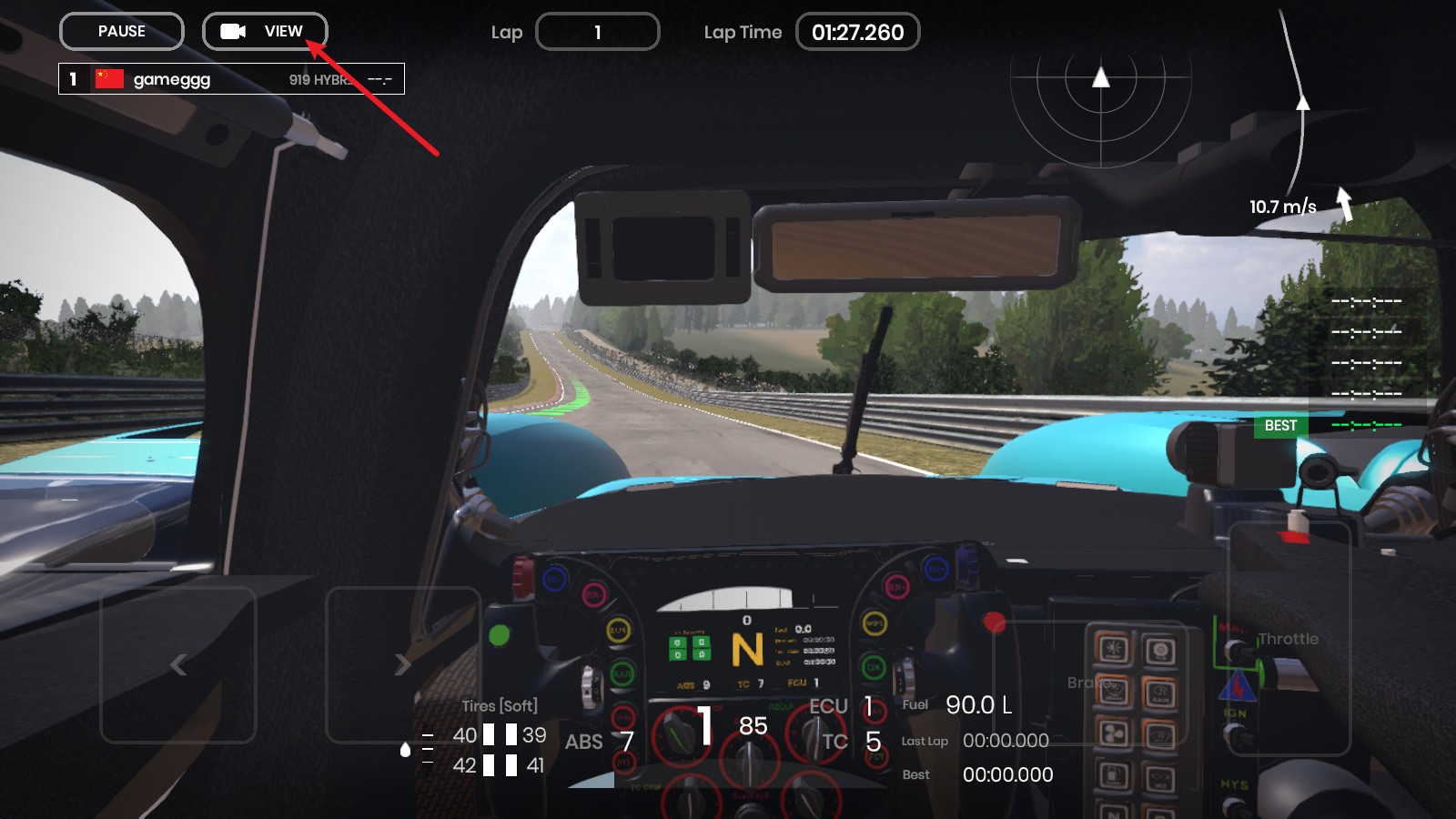Pause the race
This screenshot has width=1456, height=819.
[x=122, y=32]
